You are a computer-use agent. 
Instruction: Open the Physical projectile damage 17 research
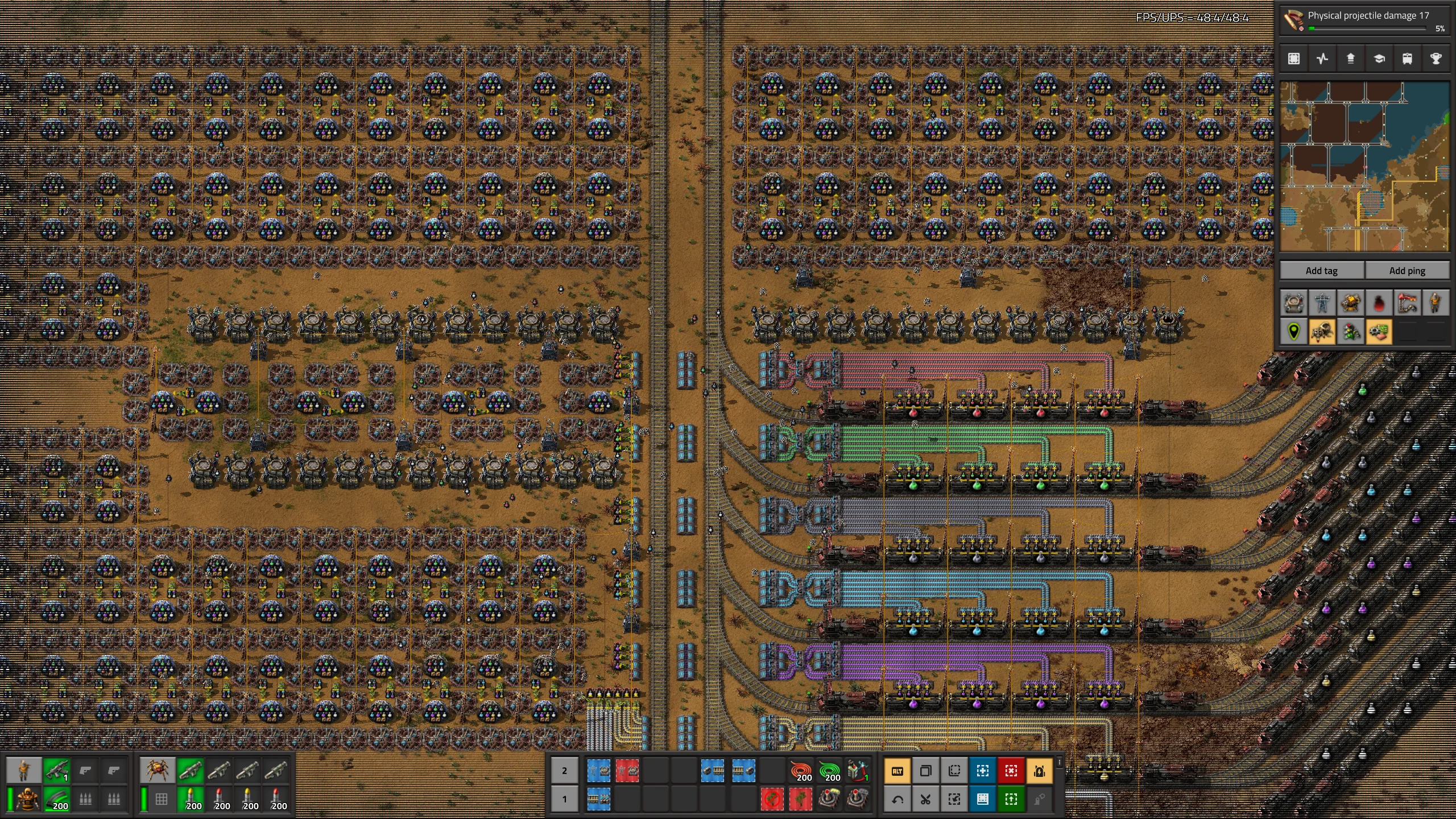pos(1365,20)
